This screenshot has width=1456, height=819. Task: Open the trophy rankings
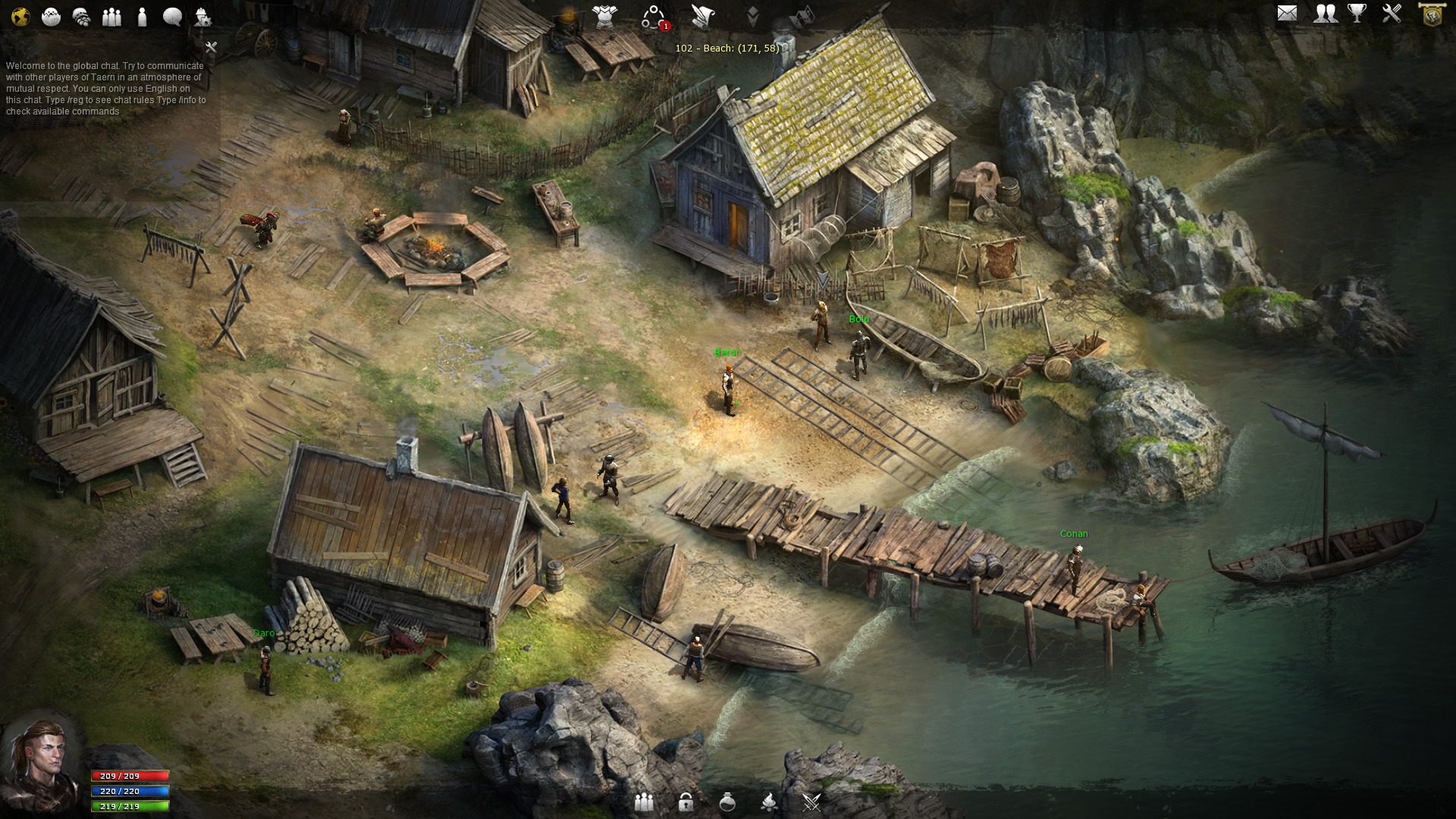tap(1357, 14)
